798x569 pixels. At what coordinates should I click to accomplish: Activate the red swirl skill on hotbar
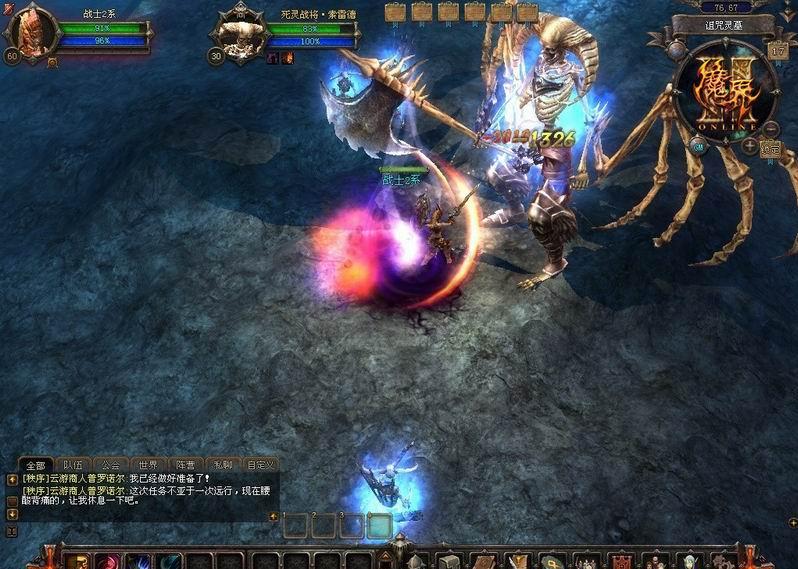(108, 562)
